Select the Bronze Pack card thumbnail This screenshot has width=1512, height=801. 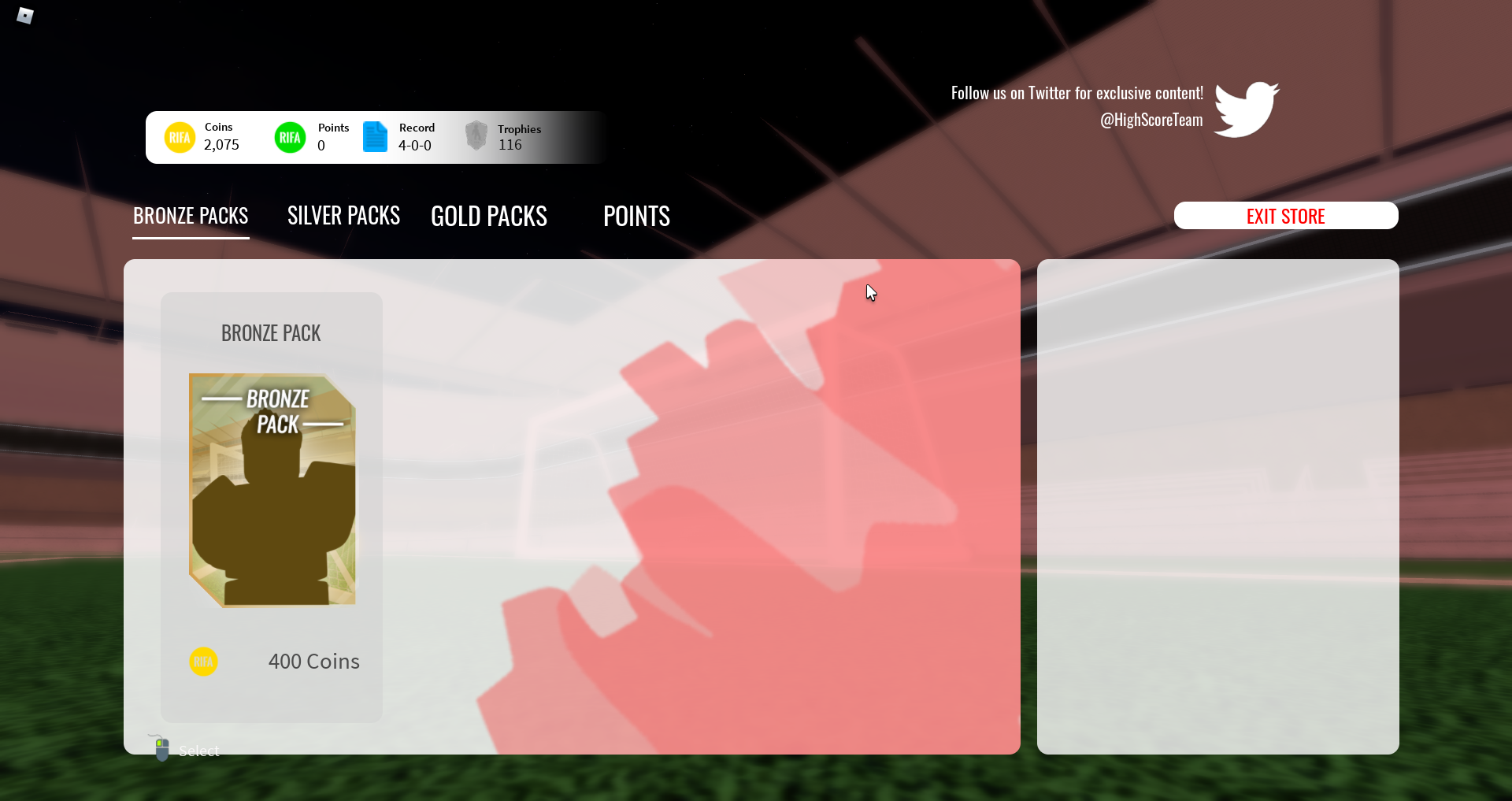[x=271, y=489]
